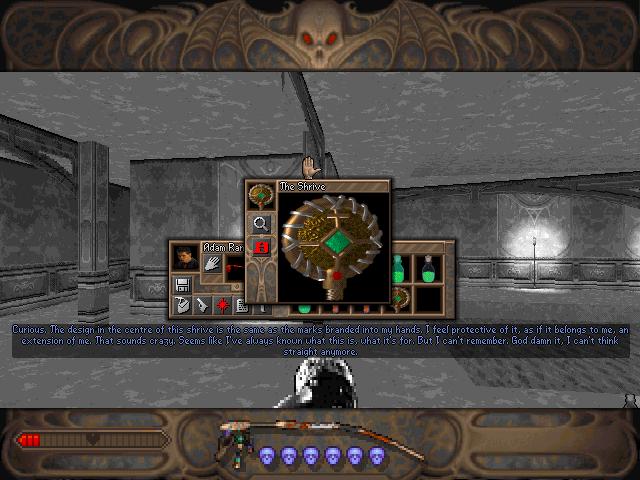This screenshot has width=640, height=480.
Task: Select the Shrive thumbnail beside the title
Action: [260, 196]
